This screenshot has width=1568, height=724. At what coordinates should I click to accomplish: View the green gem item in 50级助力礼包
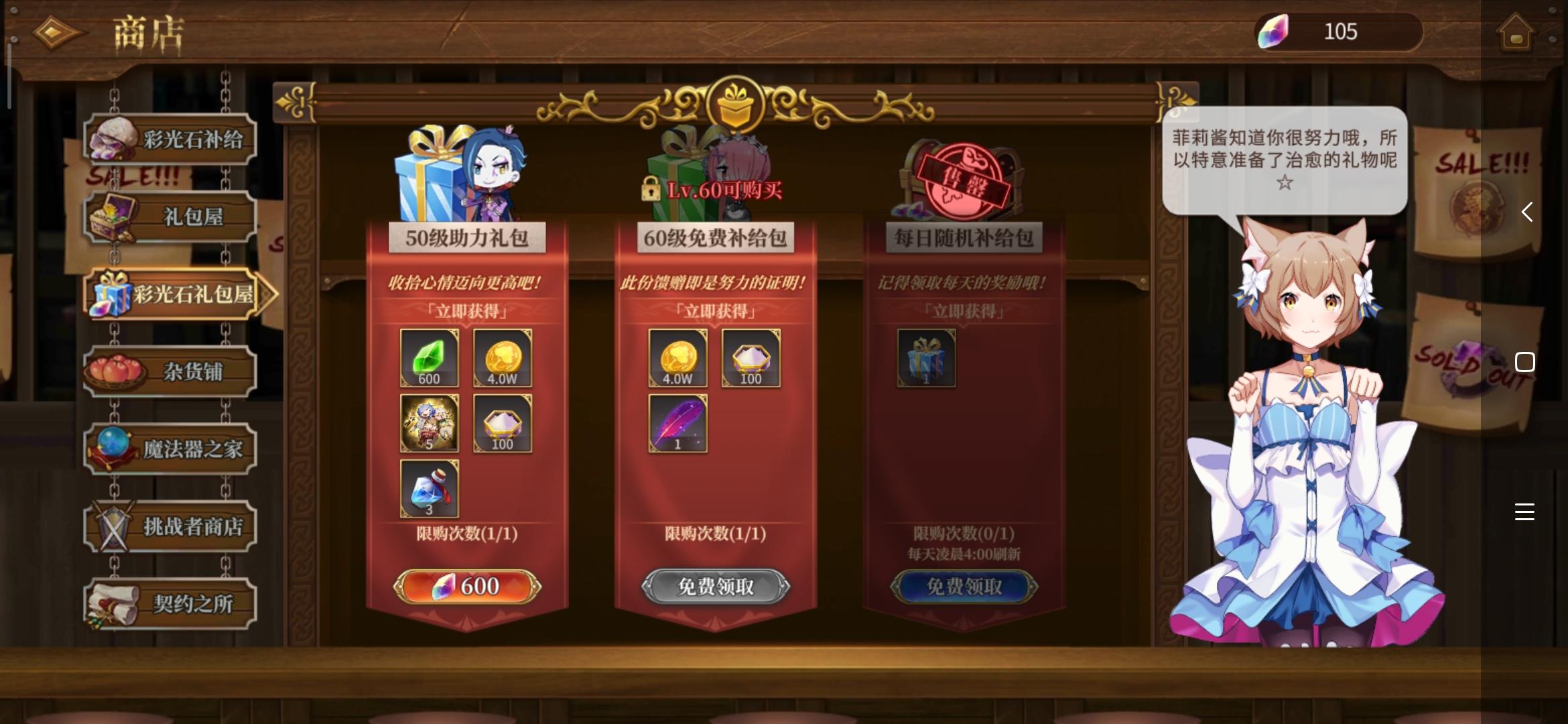tap(430, 359)
